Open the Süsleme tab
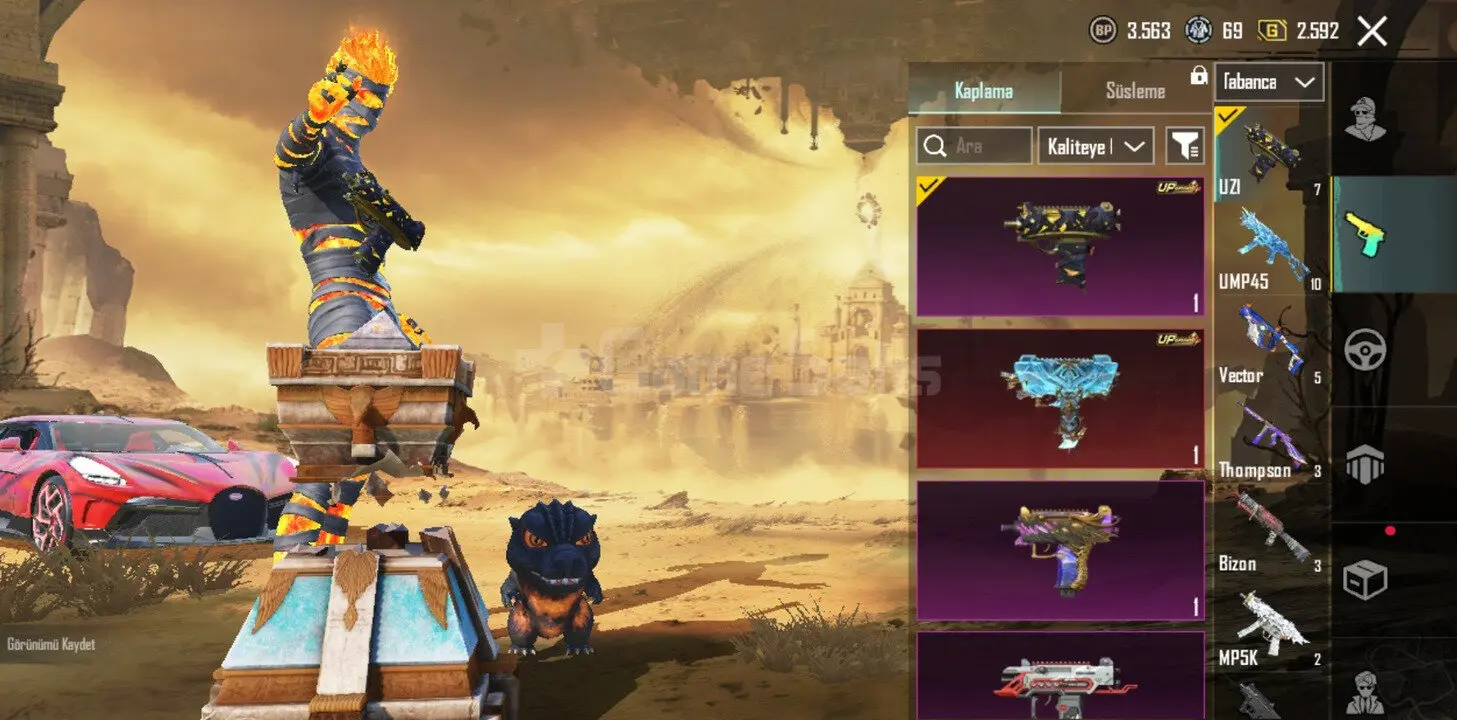Viewport: 1457px width, 720px height. 1135,91
